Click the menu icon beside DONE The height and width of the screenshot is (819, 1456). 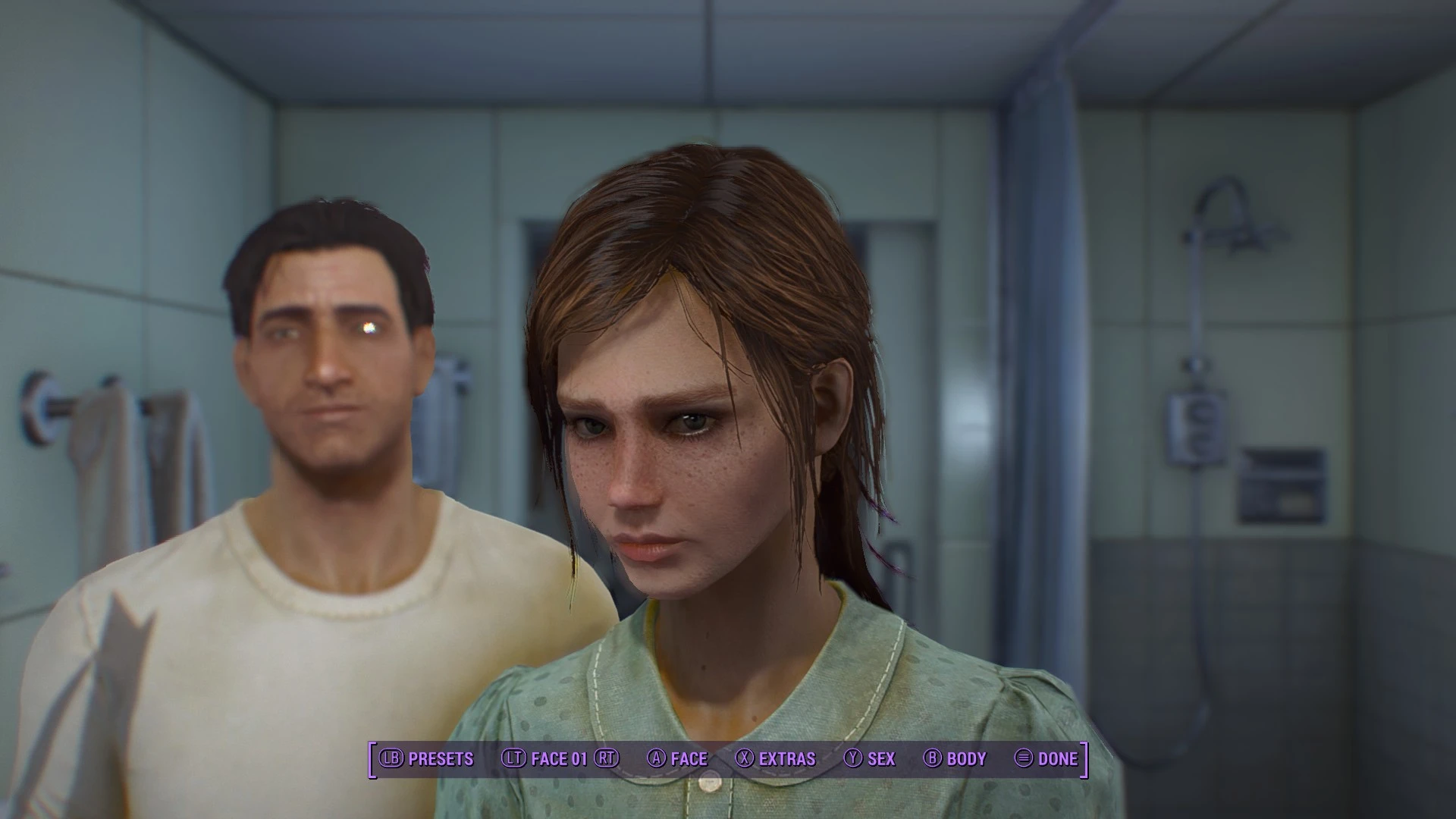click(x=1022, y=758)
